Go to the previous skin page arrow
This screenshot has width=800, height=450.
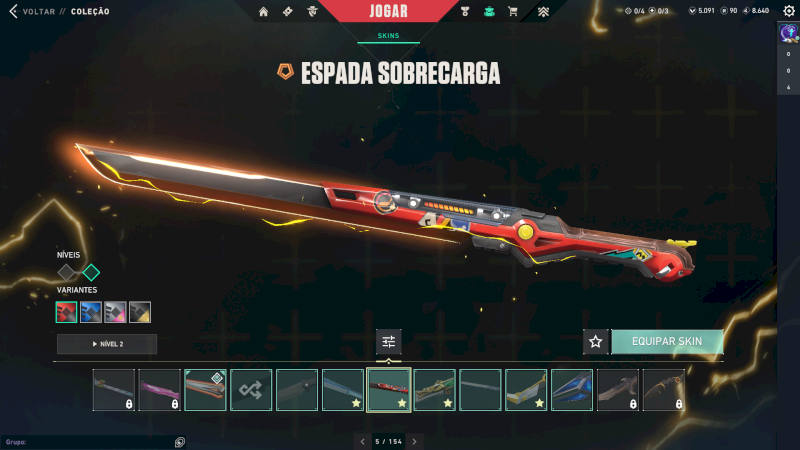pyautogui.click(x=361, y=441)
